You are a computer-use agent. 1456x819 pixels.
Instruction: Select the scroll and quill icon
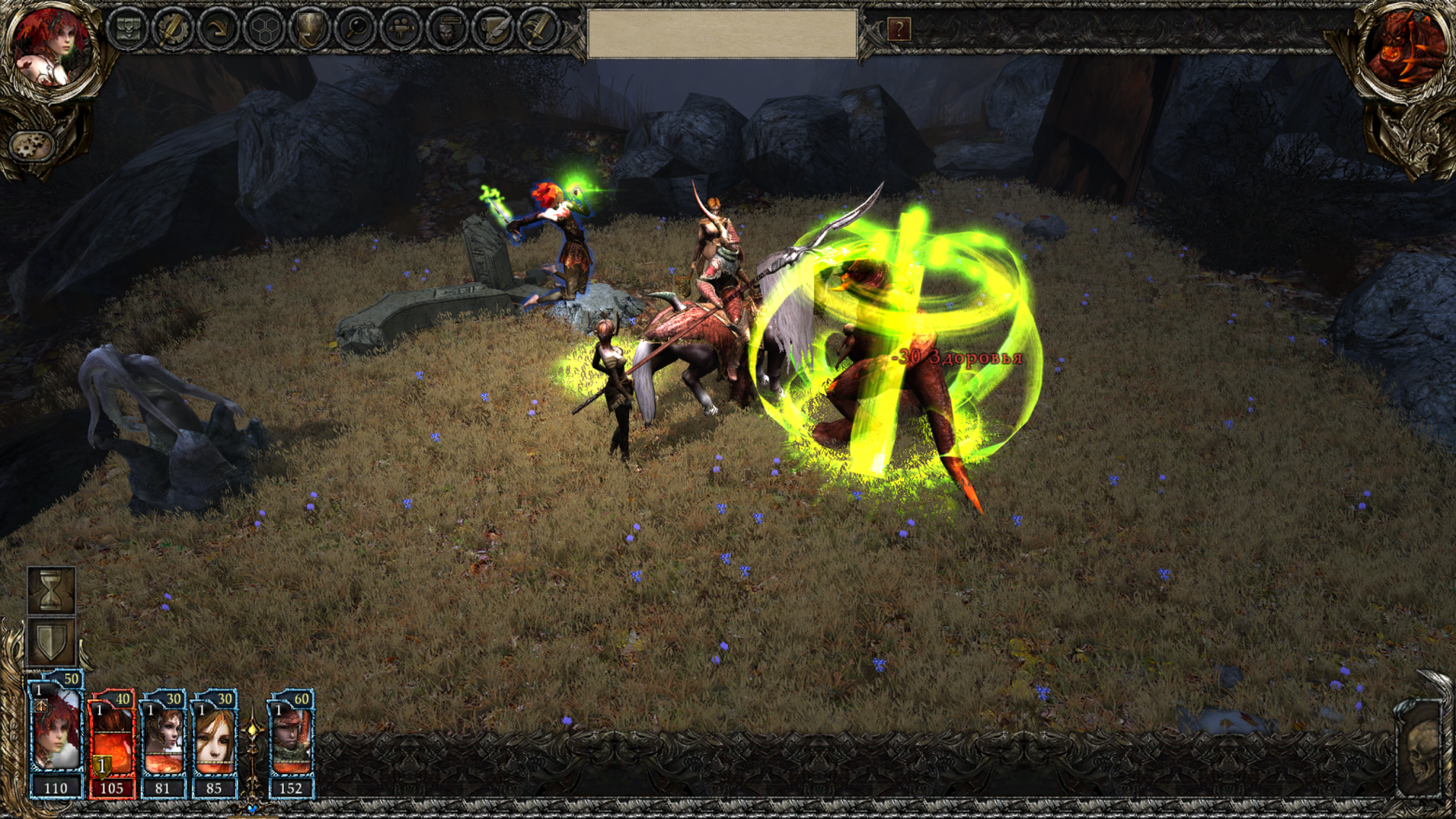click(493, 29)
